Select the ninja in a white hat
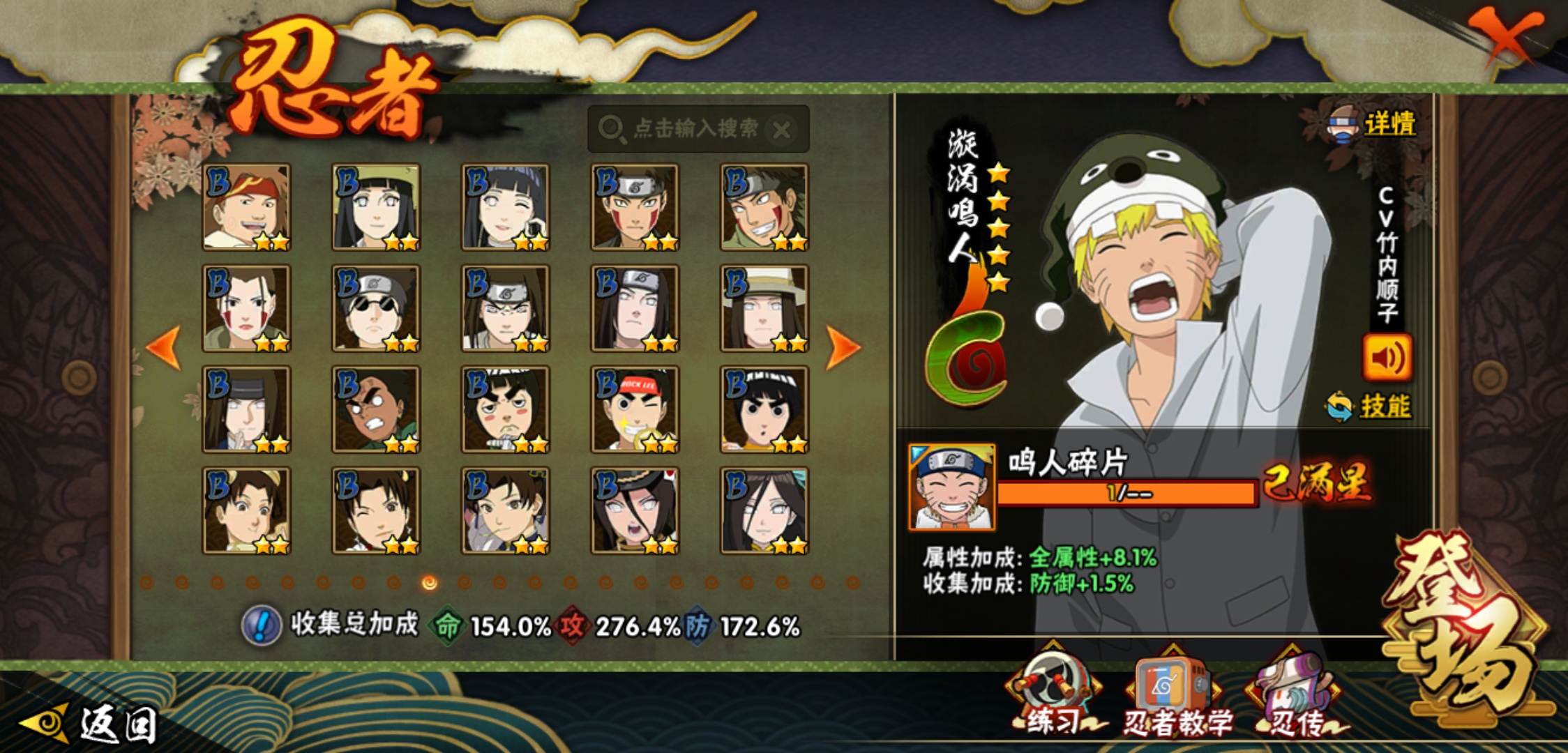Screen dimensions: 1568x753 (x=764, y=308)
